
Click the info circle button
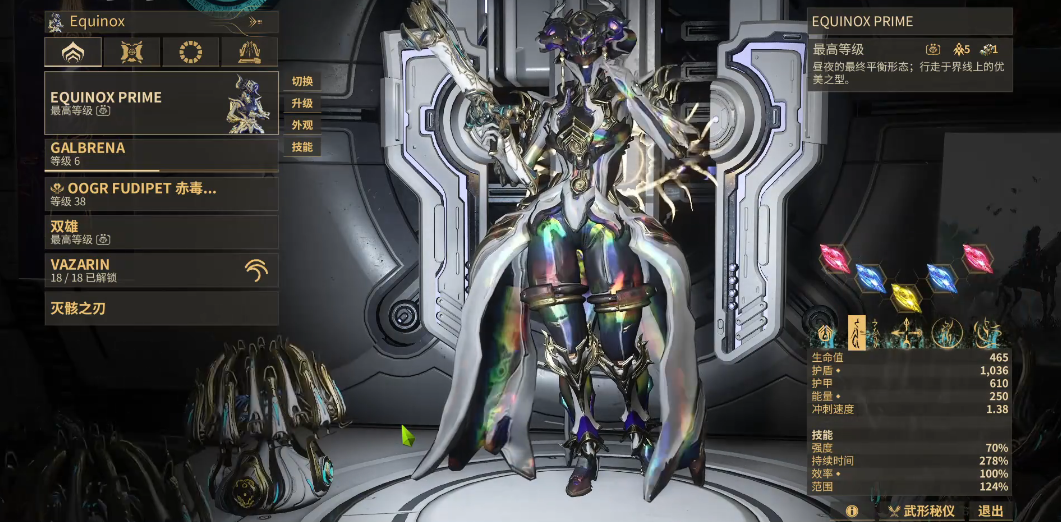click(x=852, y=511)
